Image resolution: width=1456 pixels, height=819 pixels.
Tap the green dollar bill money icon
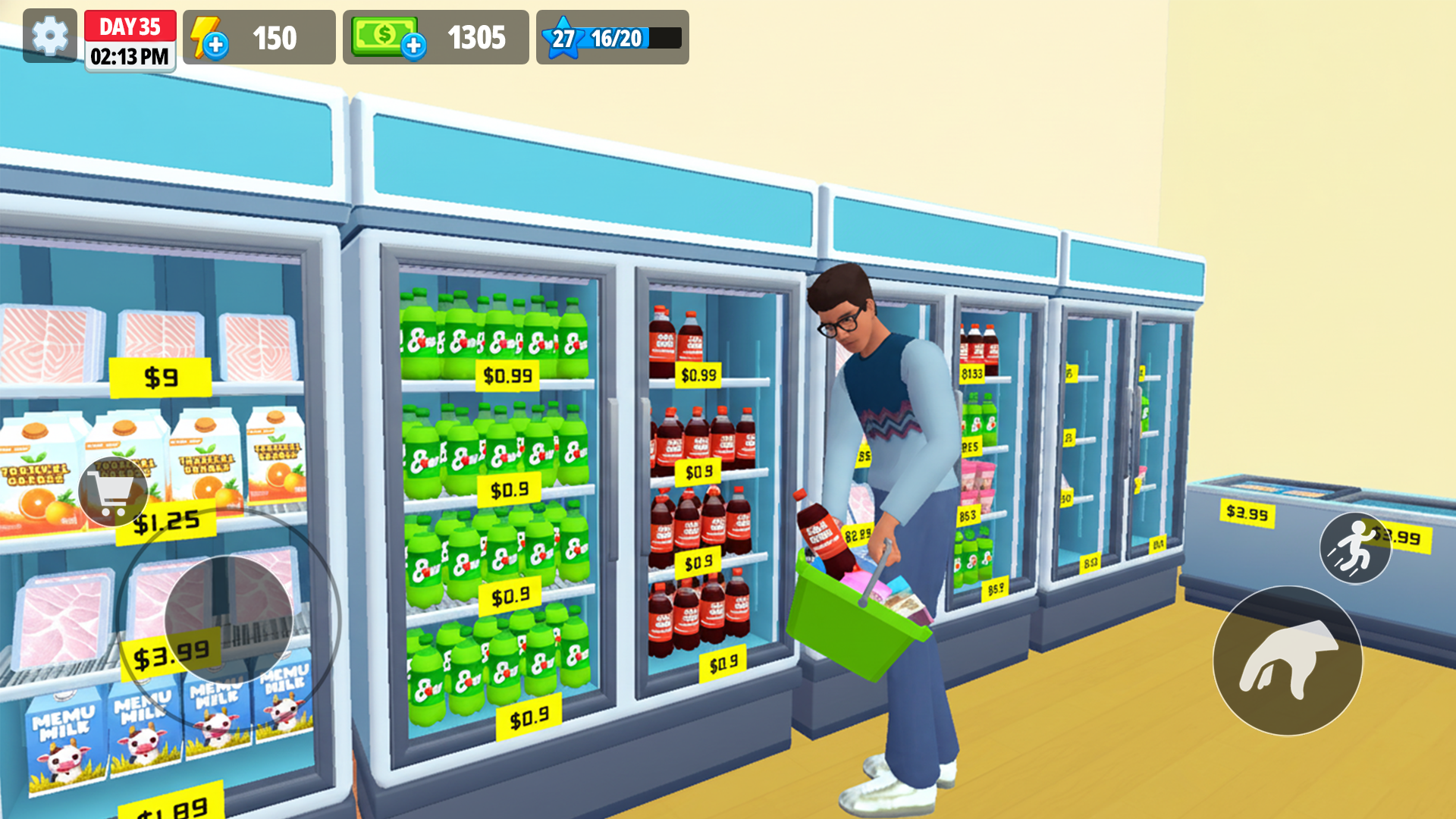[x=383, y=34]
